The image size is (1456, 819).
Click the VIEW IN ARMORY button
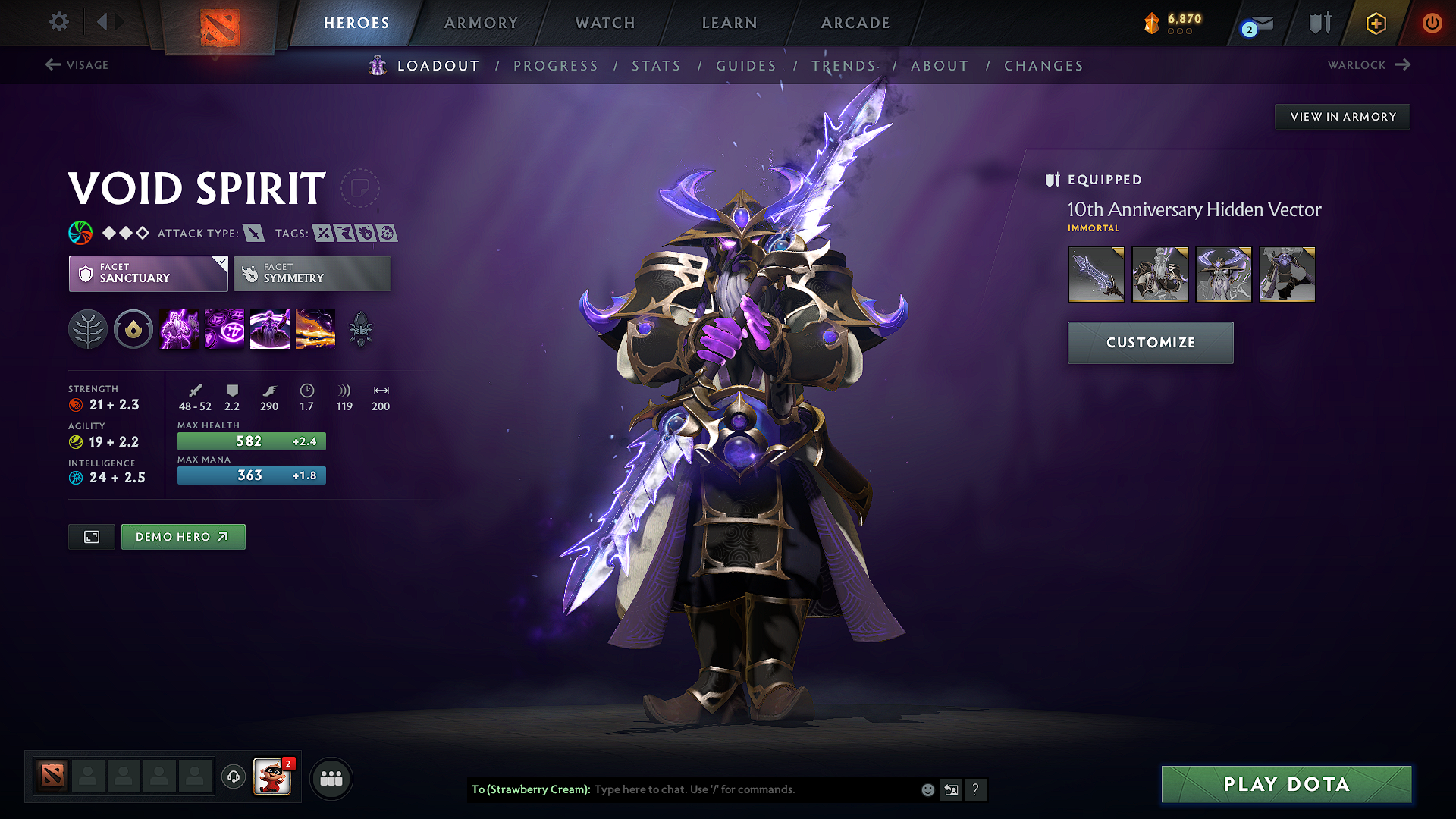click(1342, 116)
